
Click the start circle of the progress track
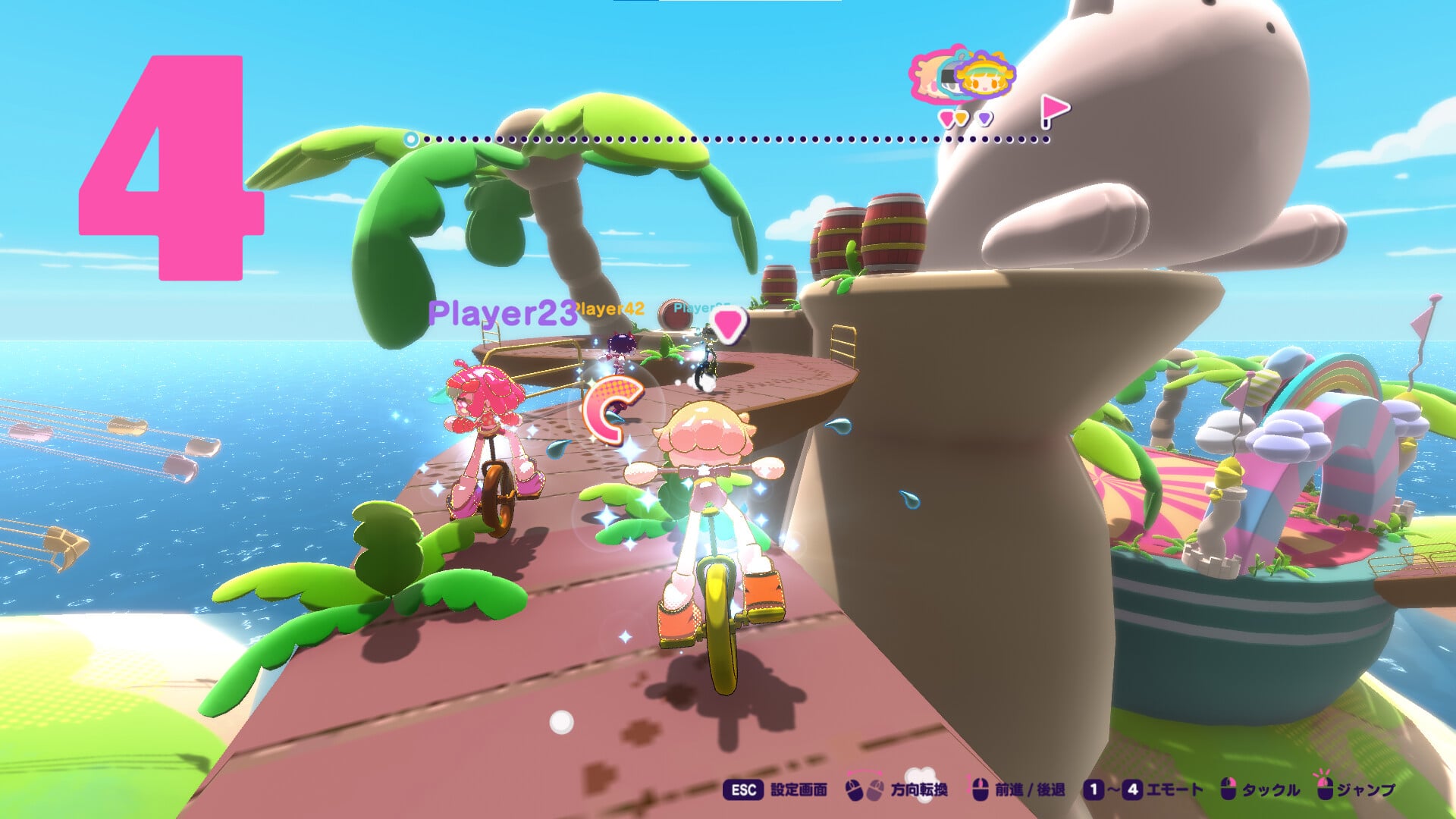click(x=411, y=140)
